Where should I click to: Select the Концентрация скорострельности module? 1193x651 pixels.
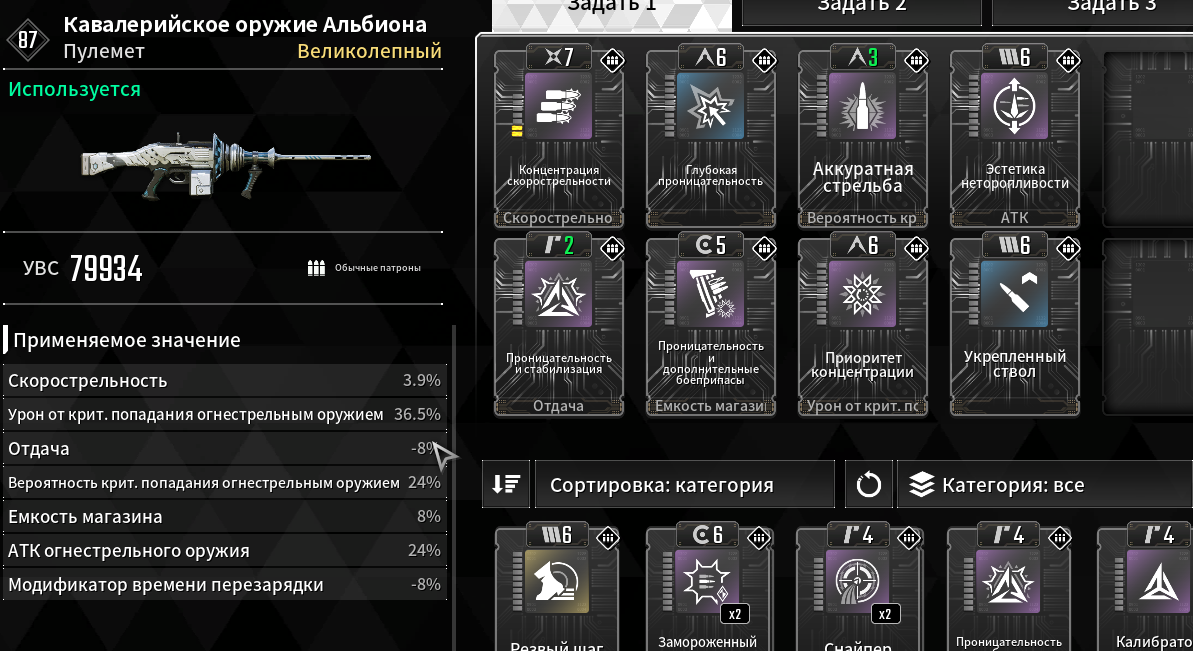click(558, 137)
